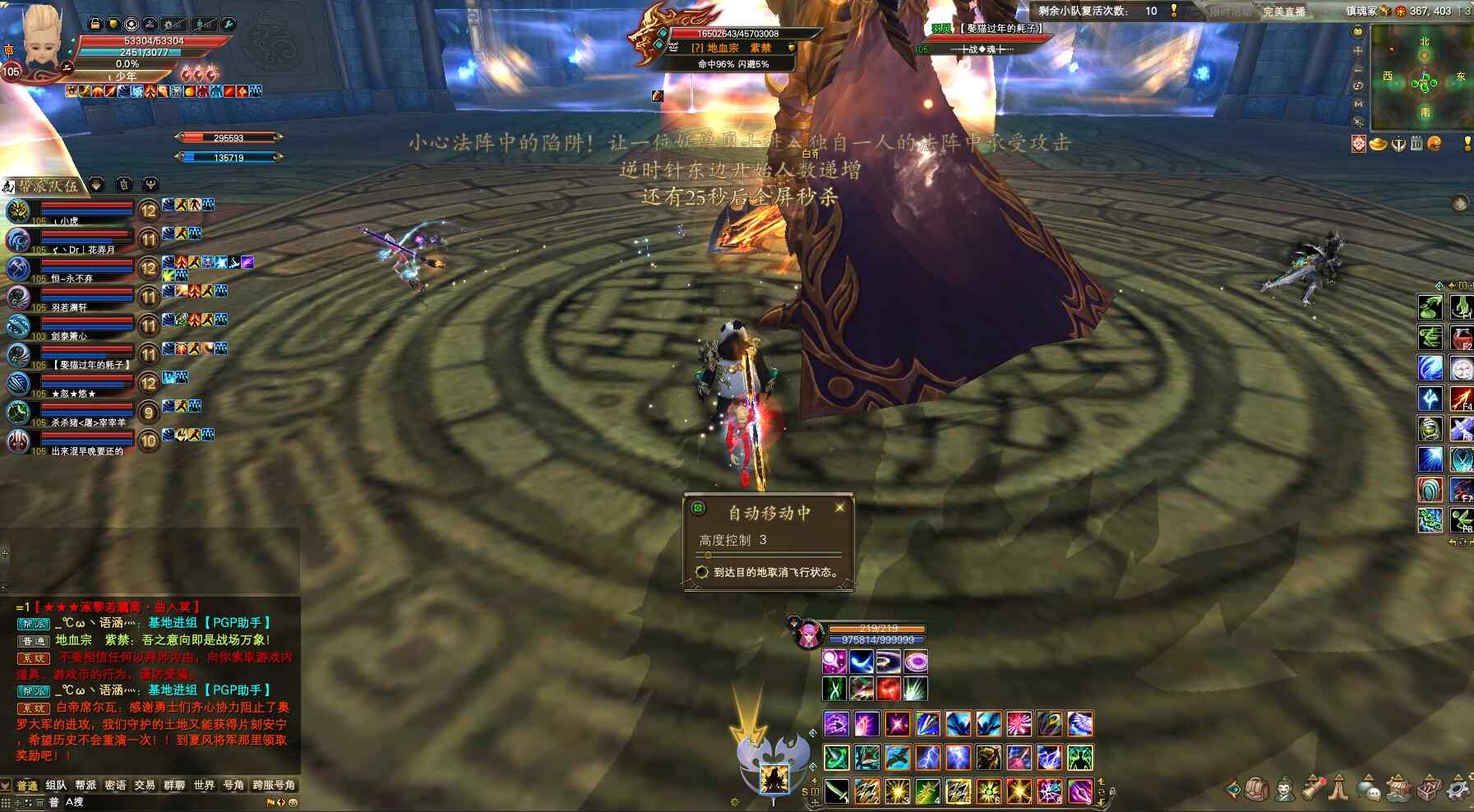1474x812 pixels.
Task: Open the world map with the M button
Action: (1358, 104)
